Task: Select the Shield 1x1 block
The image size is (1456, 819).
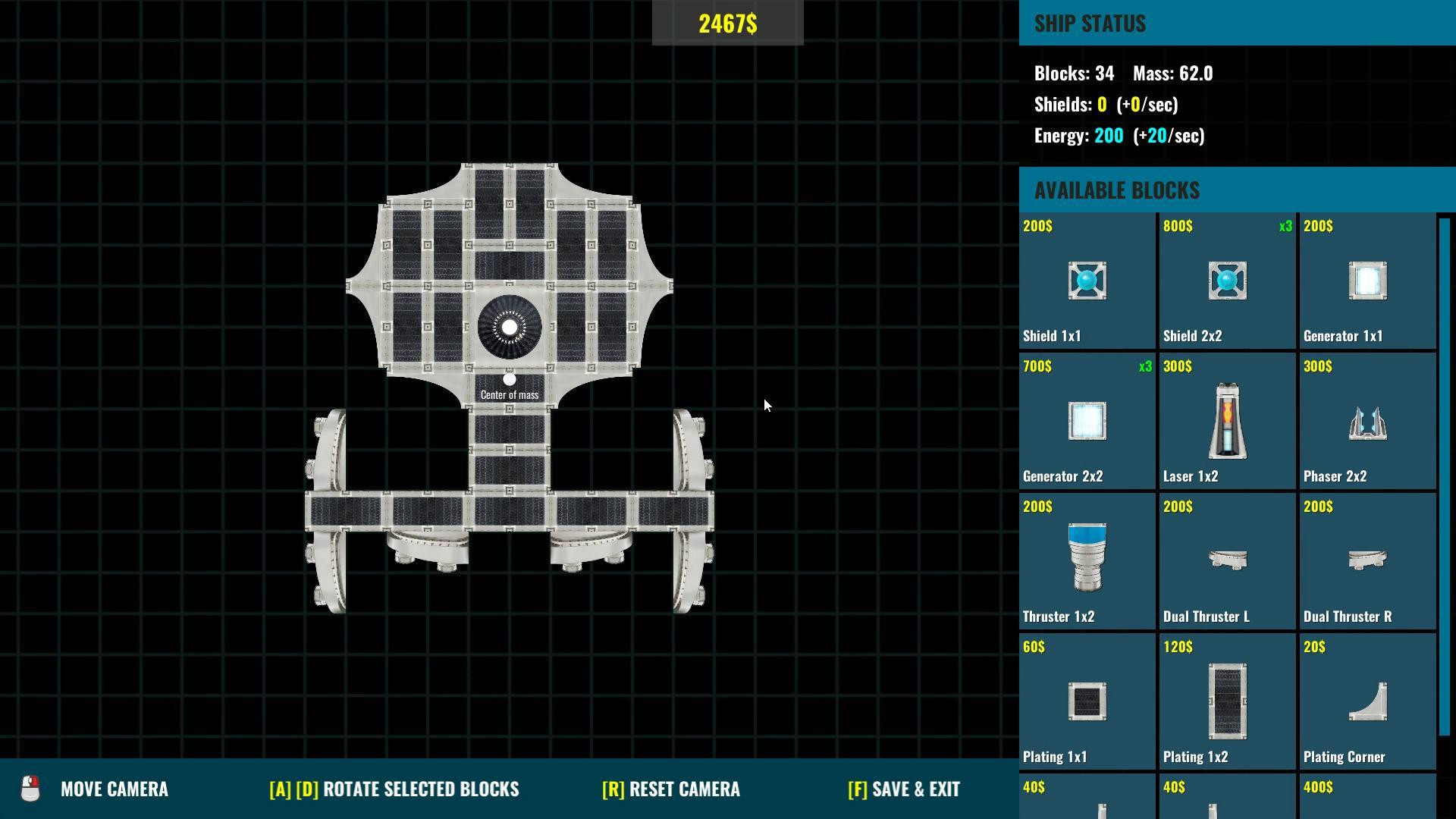Action: [1087, 281]
